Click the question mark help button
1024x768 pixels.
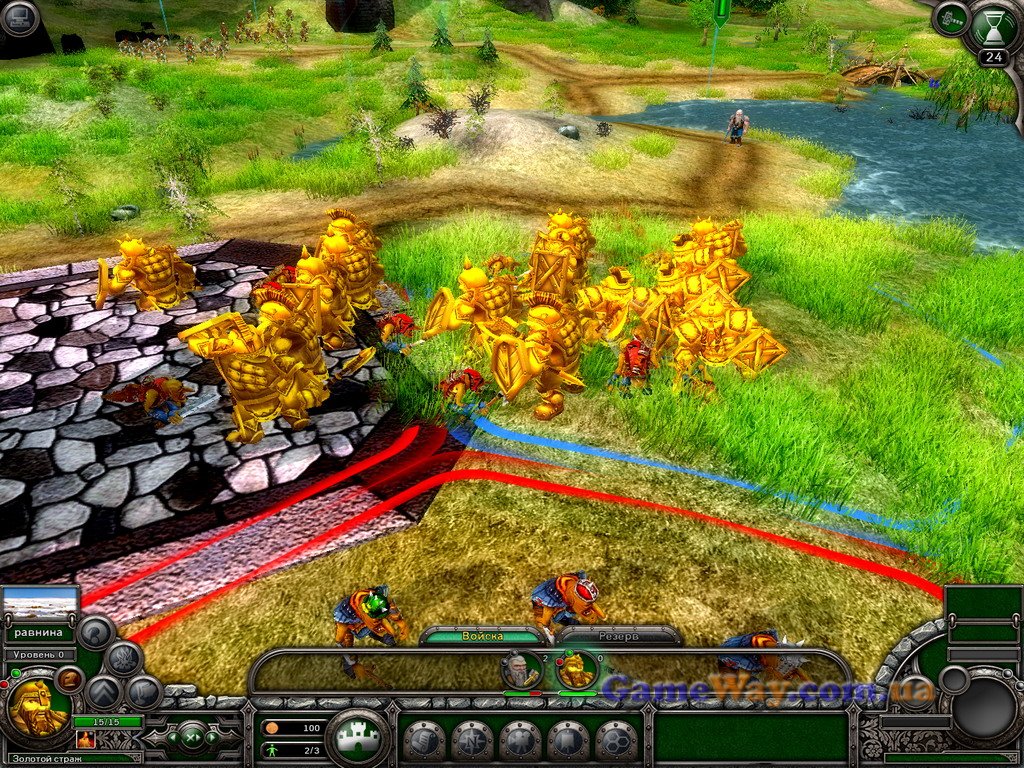pos(96,632)
